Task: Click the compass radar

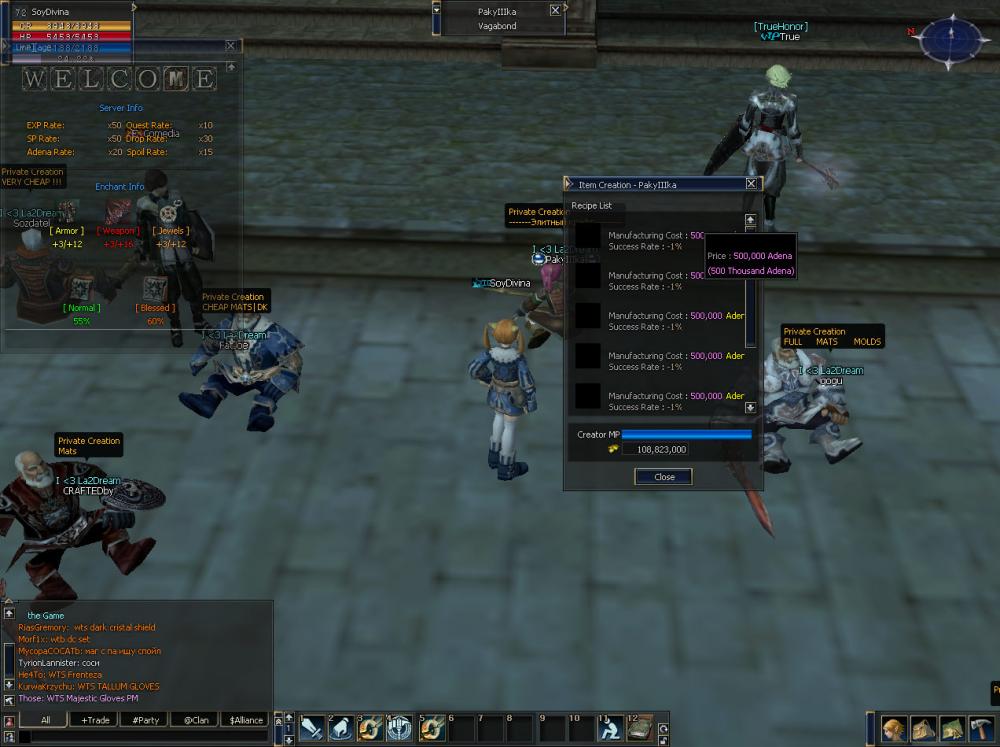Action: (x=951, y=40)
